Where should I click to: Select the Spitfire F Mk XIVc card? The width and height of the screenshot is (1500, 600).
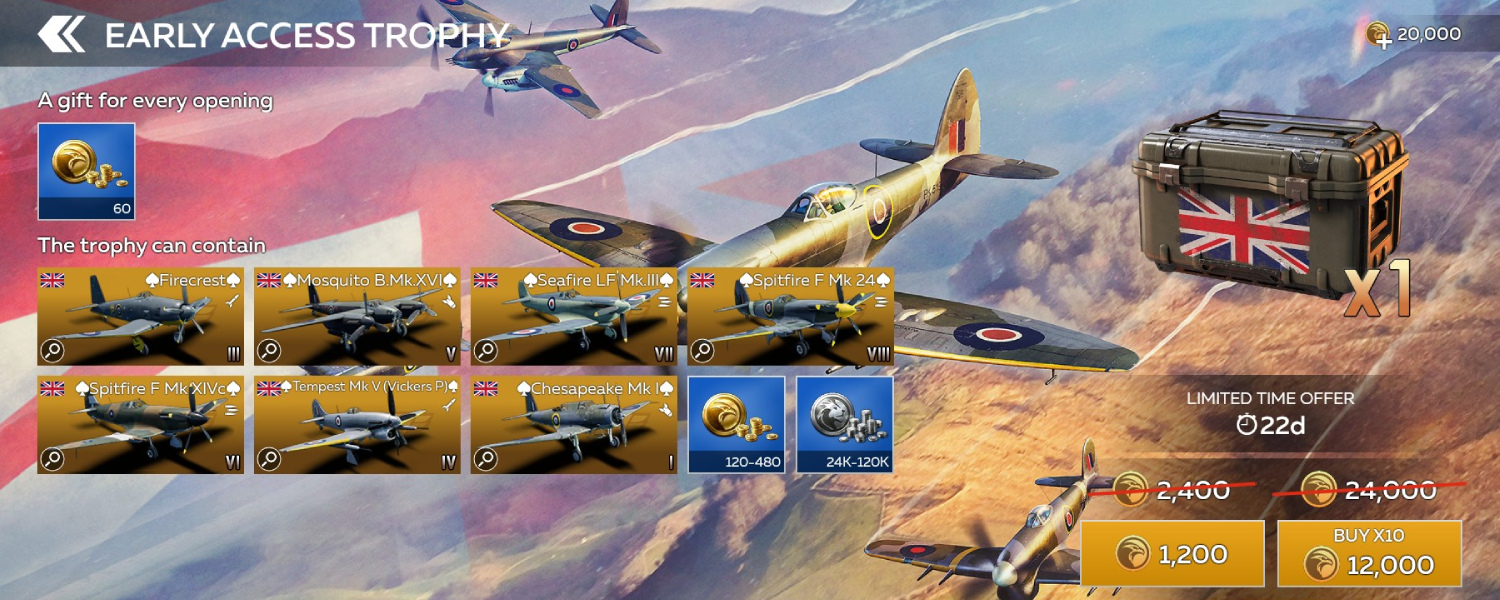pyautogui.click(x=140, y=425)
